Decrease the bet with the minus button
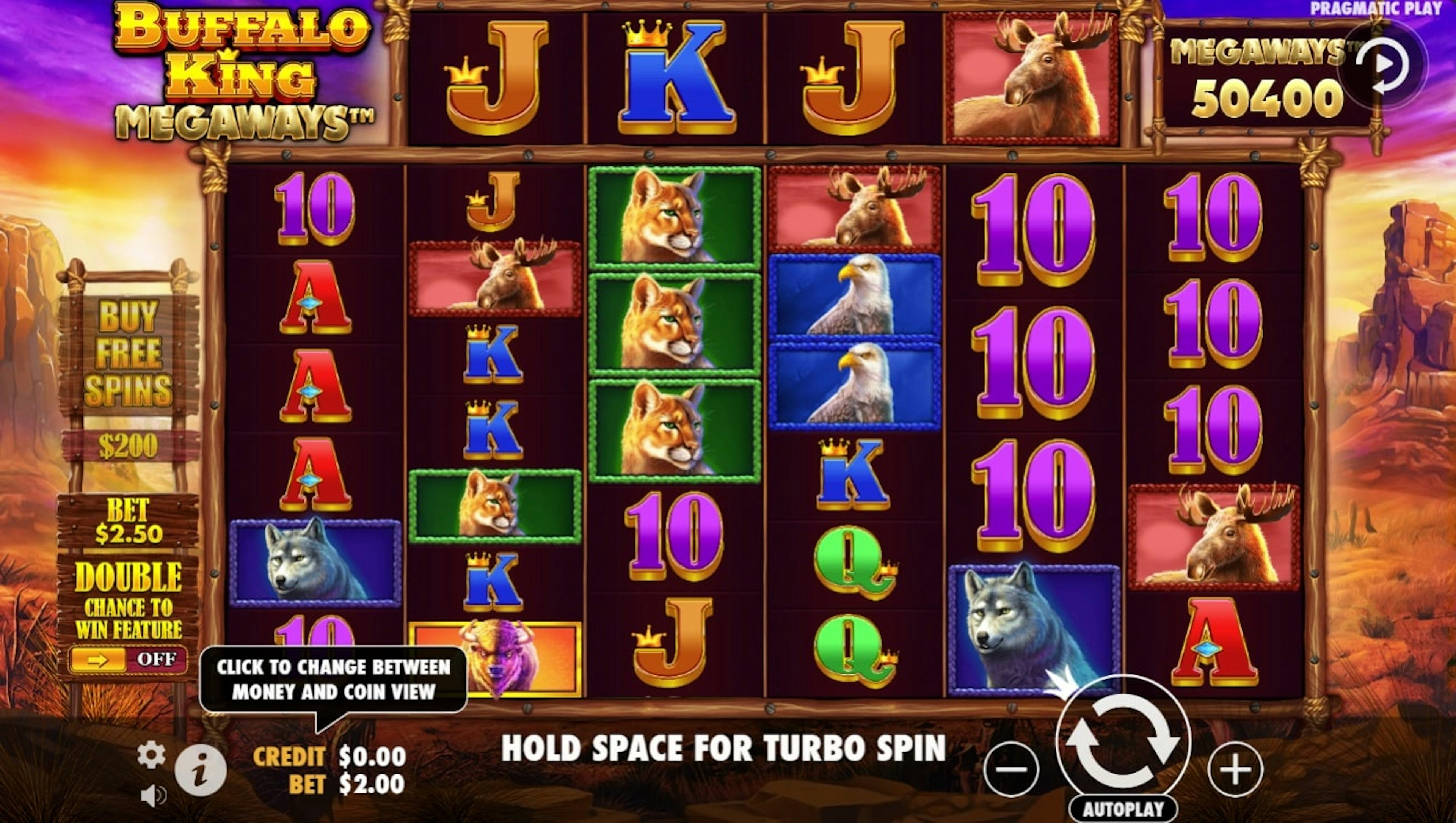Screen dimensions: 1456x823 1011,769
